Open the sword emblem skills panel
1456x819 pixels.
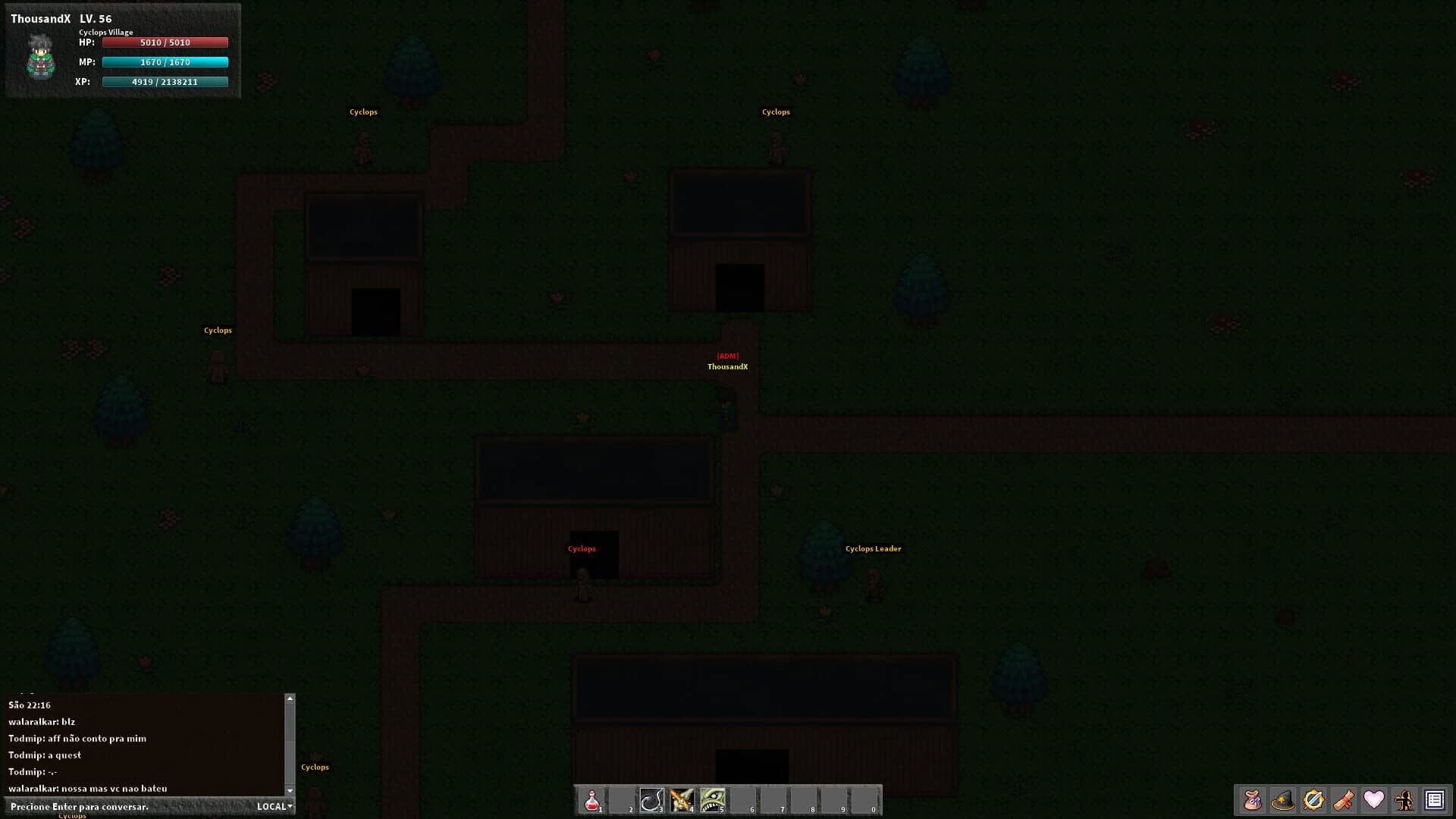1314,799
